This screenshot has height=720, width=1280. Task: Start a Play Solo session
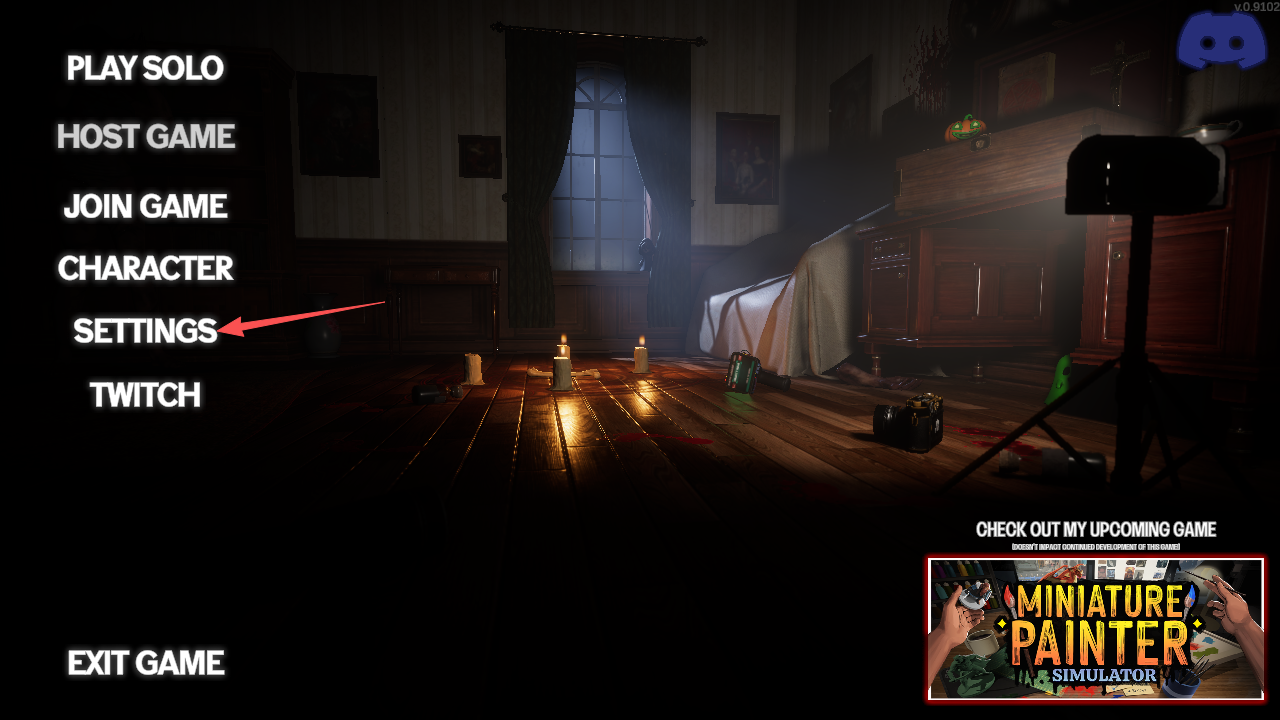click(x=145, y=68)
